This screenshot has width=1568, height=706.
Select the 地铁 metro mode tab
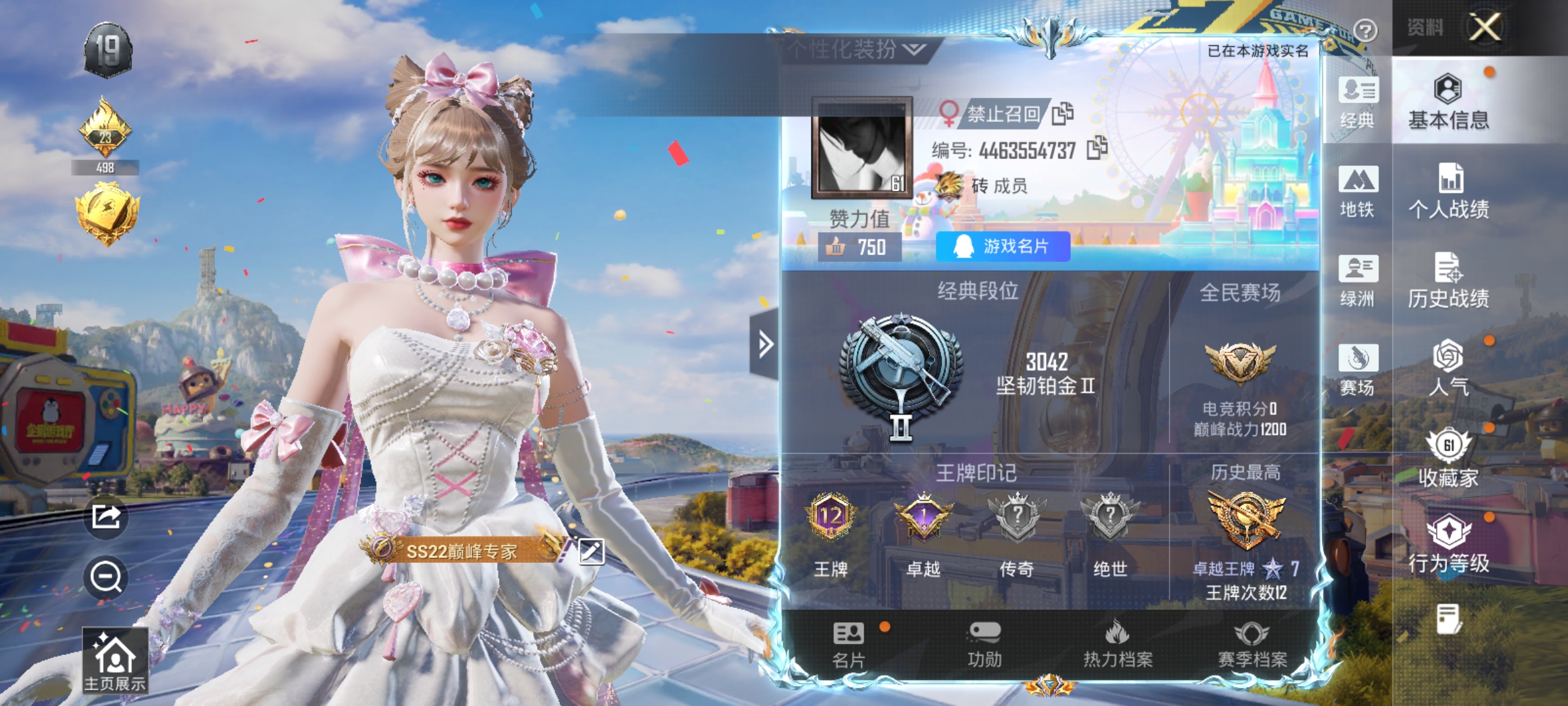click(1358, 192)
